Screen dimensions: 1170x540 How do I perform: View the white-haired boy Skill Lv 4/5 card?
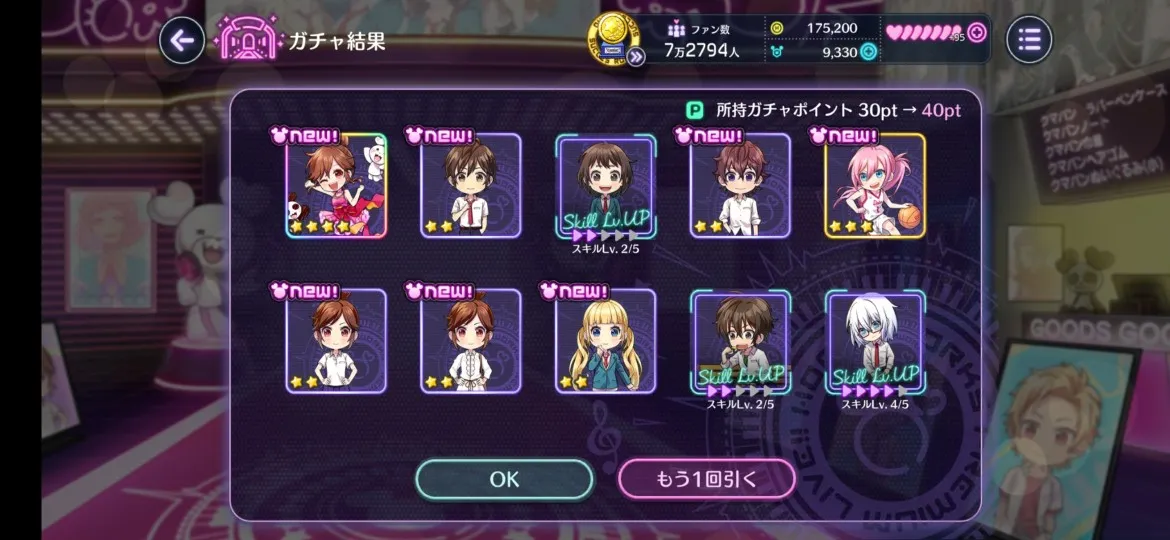875,341
